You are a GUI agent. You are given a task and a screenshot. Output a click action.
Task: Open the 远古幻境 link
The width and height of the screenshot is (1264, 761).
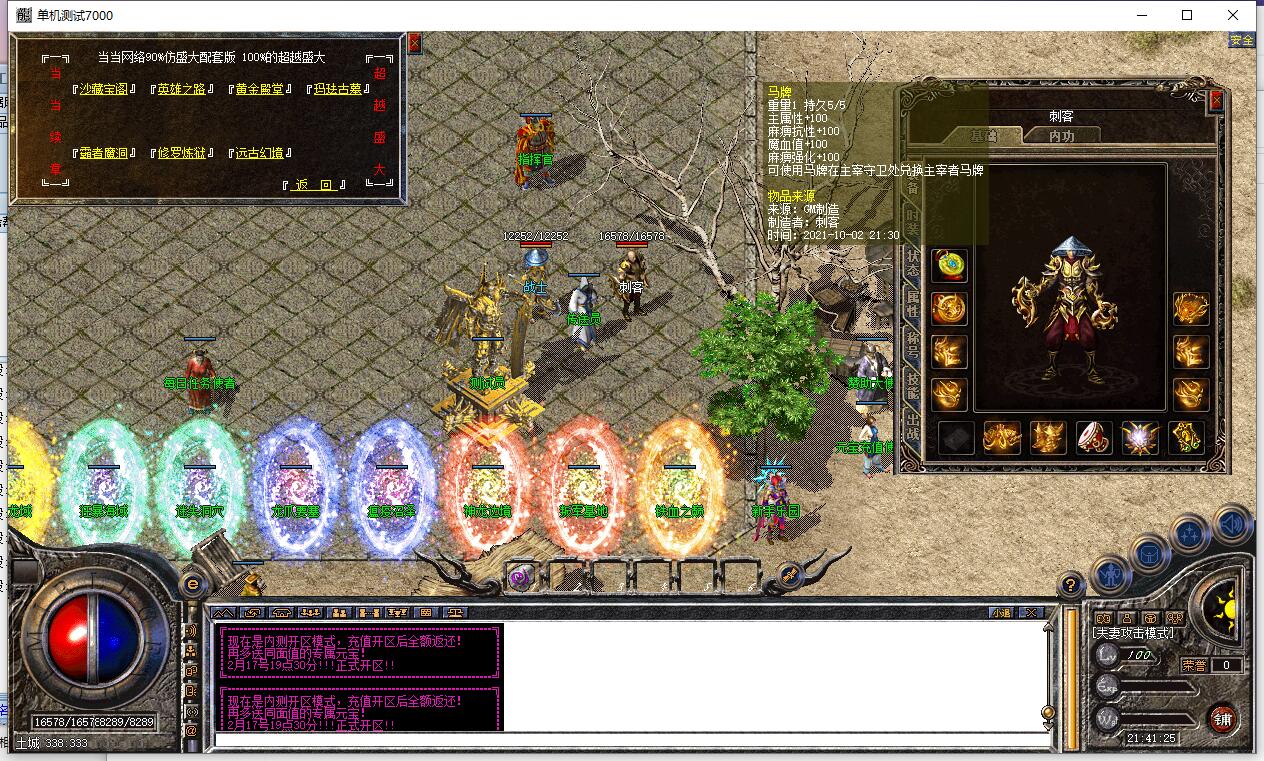(258, 154)
